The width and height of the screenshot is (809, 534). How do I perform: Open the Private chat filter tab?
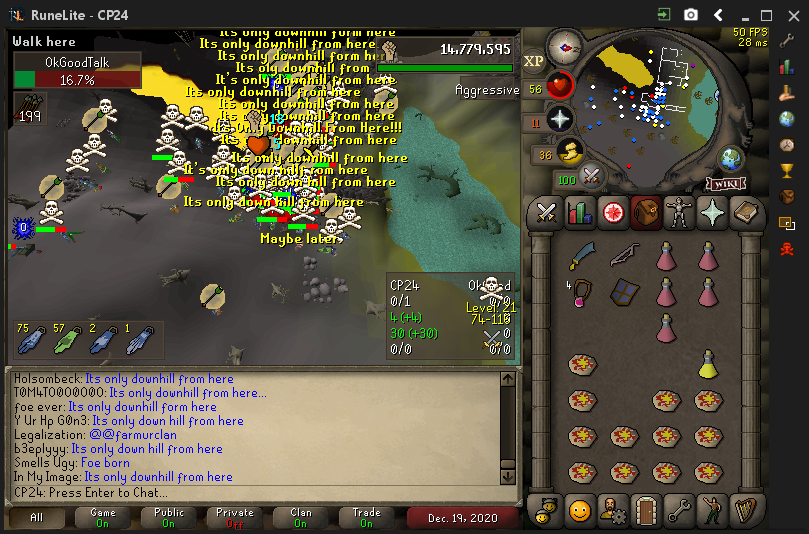pos(235,518)
